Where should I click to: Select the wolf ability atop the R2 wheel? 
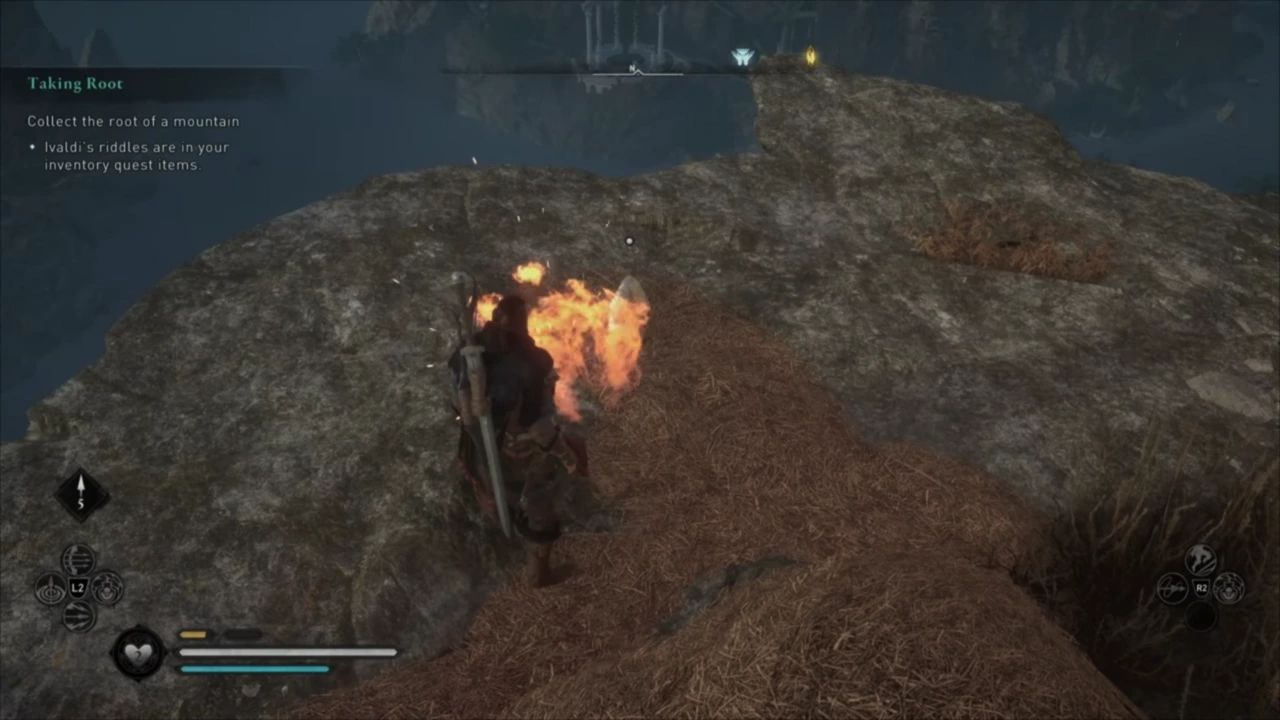(x=1200, y=560)
